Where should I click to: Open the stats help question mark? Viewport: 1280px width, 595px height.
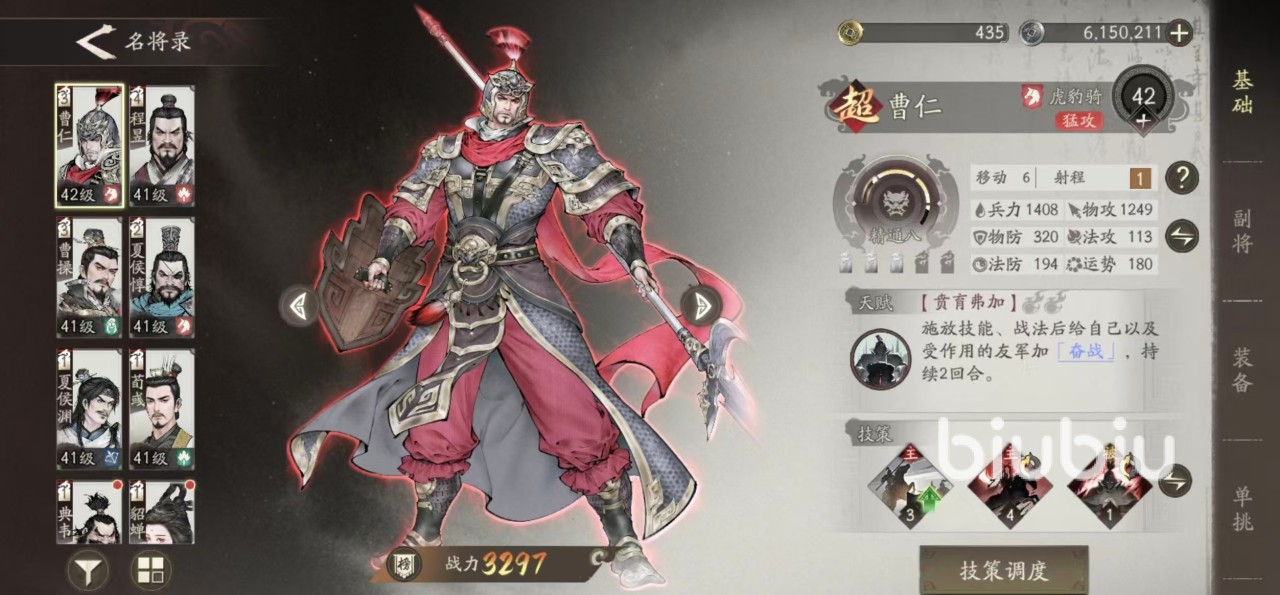point(1182,178)
